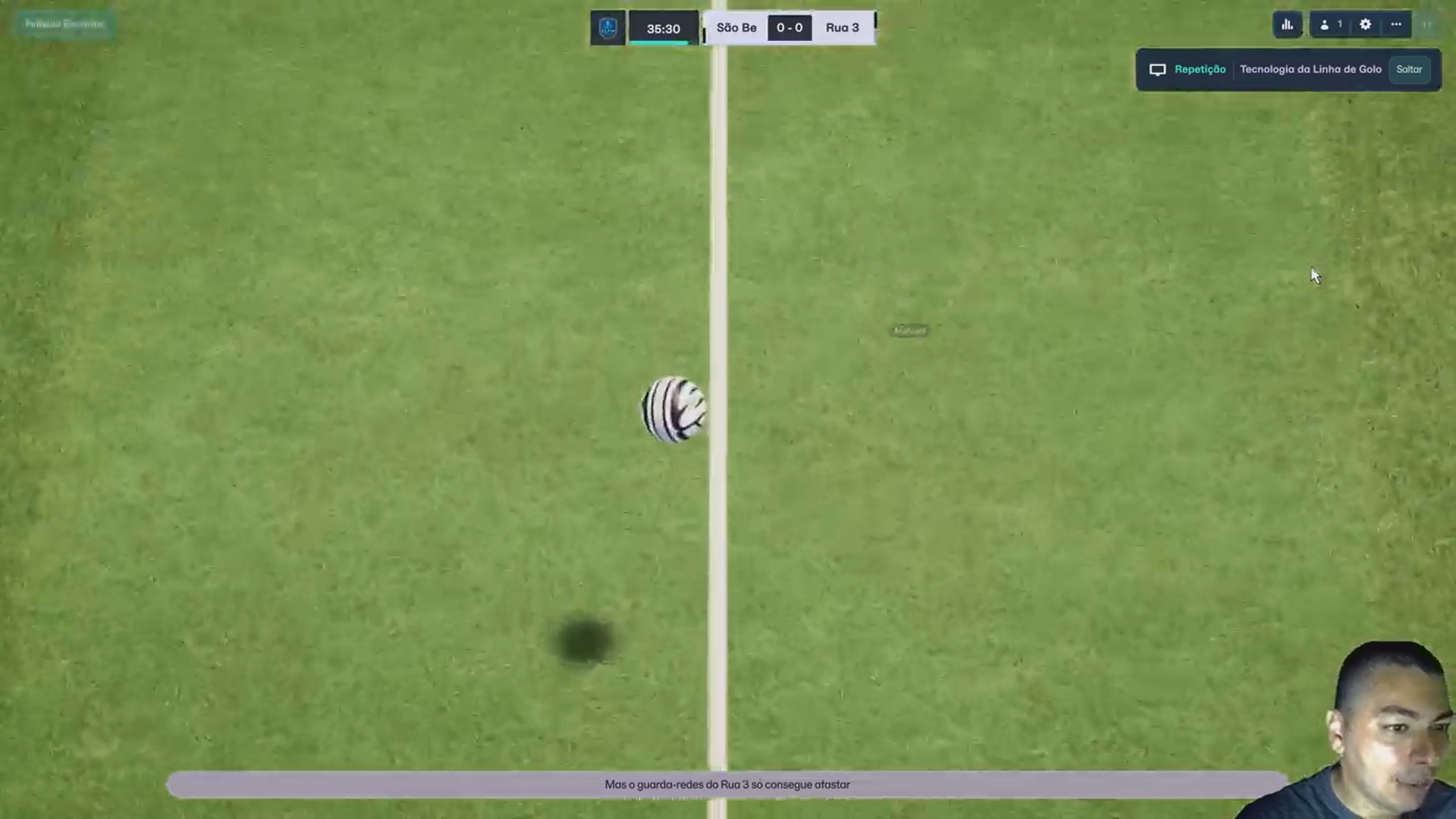Open the three-dots more options menu
1456x819 pixels.
[x=1395, y=25]
